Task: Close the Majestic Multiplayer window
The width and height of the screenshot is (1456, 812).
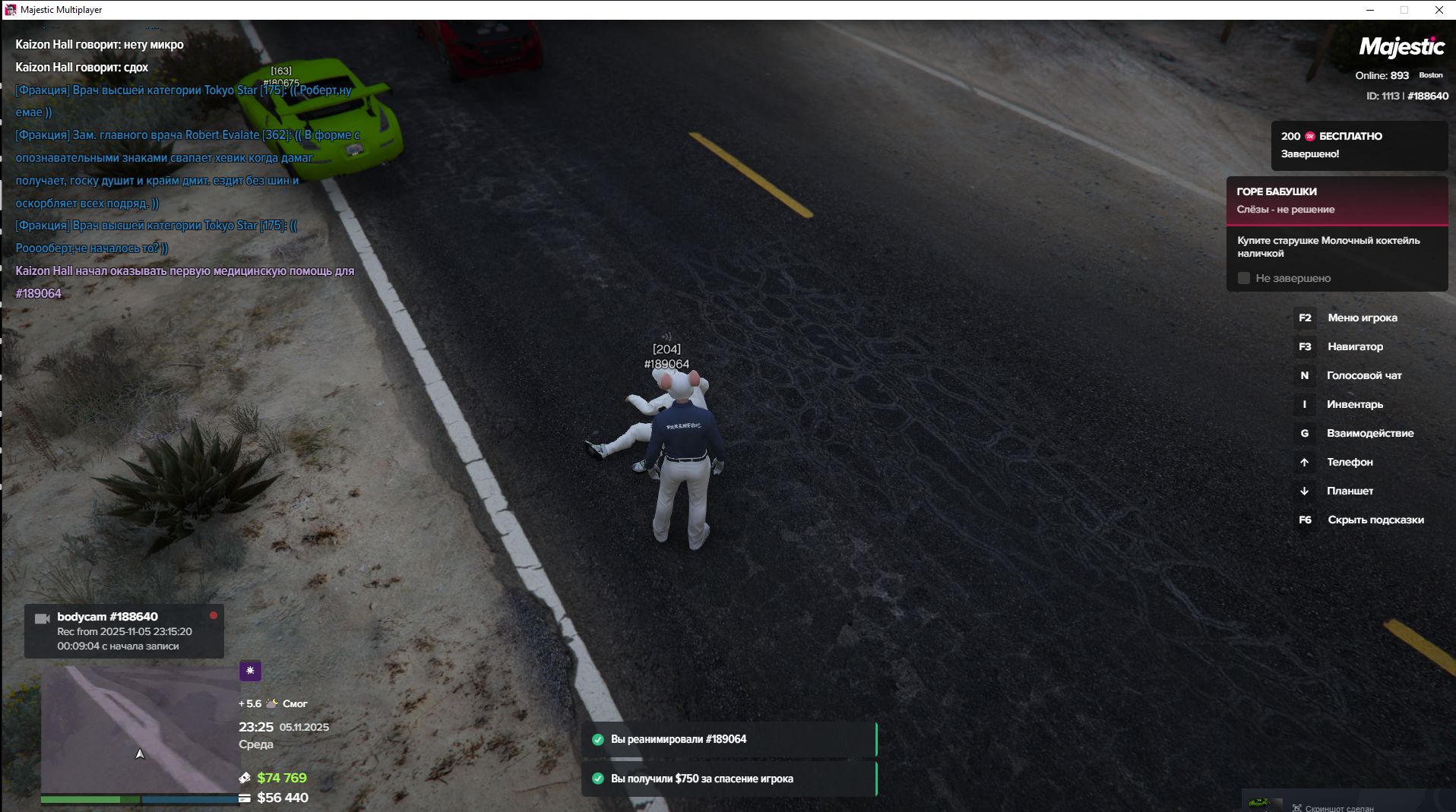Action: (x=1439, y=10)
